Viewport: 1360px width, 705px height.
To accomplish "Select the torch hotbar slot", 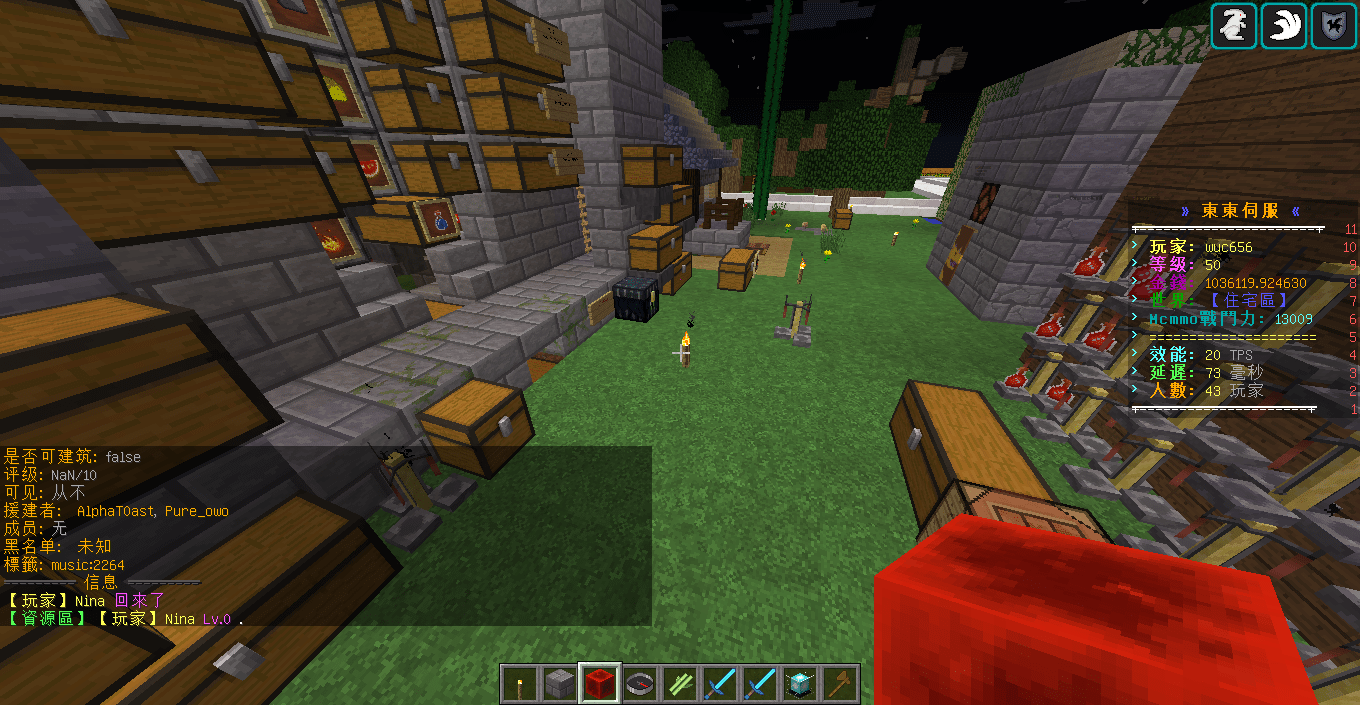I will coord(520,684).
